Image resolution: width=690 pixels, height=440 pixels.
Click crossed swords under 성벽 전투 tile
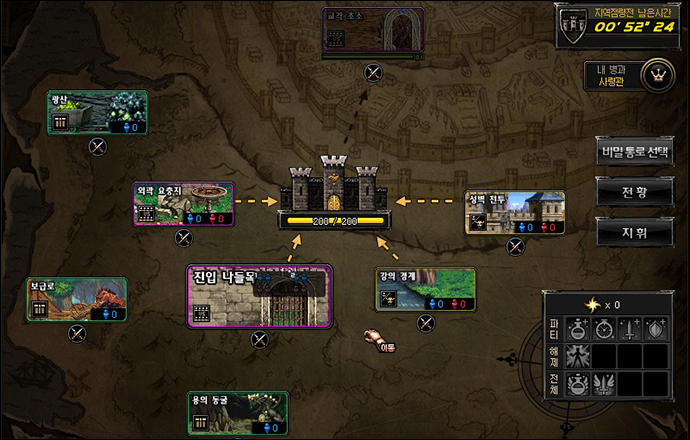point(515,246)
